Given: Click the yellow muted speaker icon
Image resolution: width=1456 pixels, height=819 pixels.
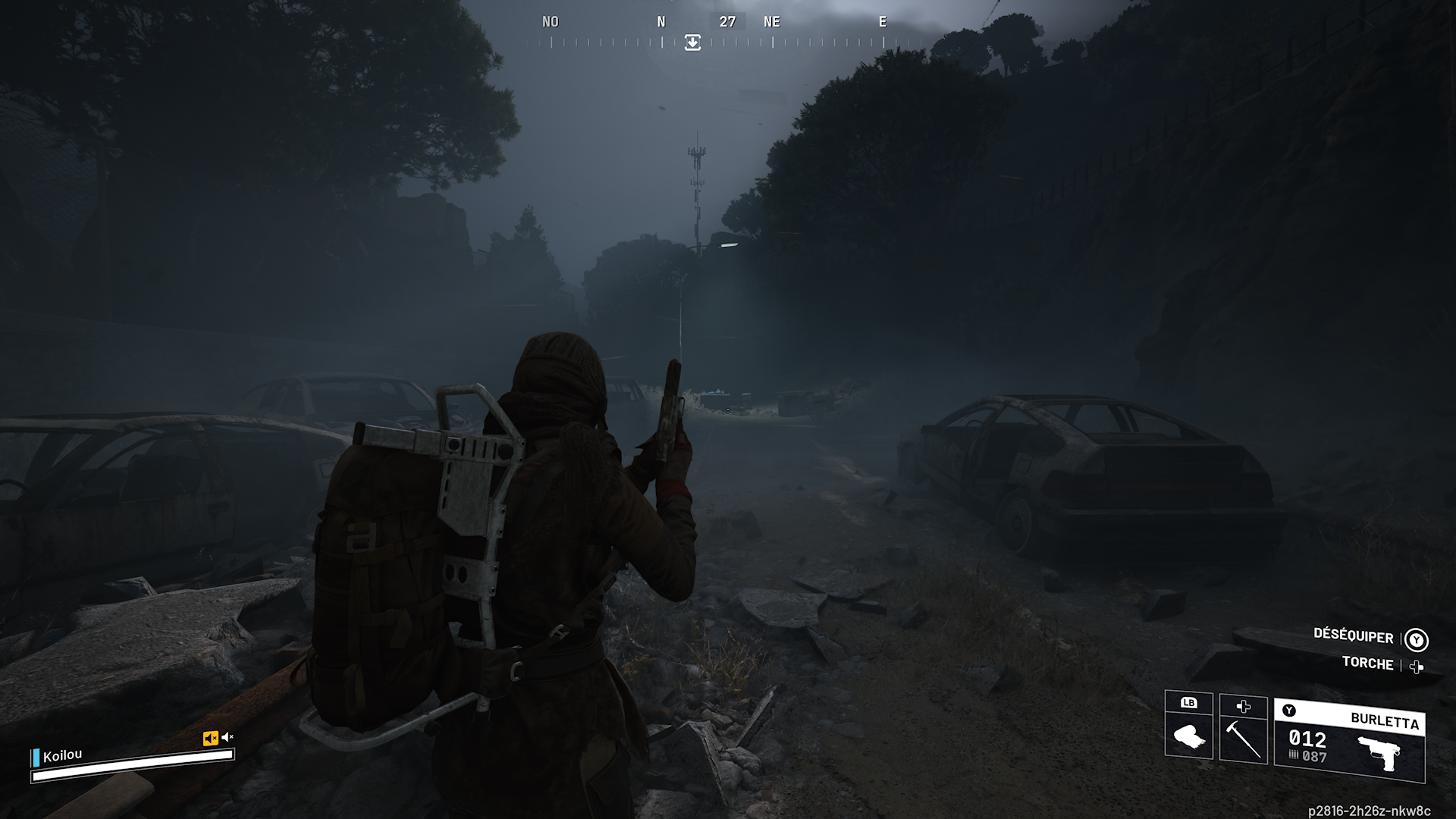Looking at the screenshot, I should tap(210, 738).
